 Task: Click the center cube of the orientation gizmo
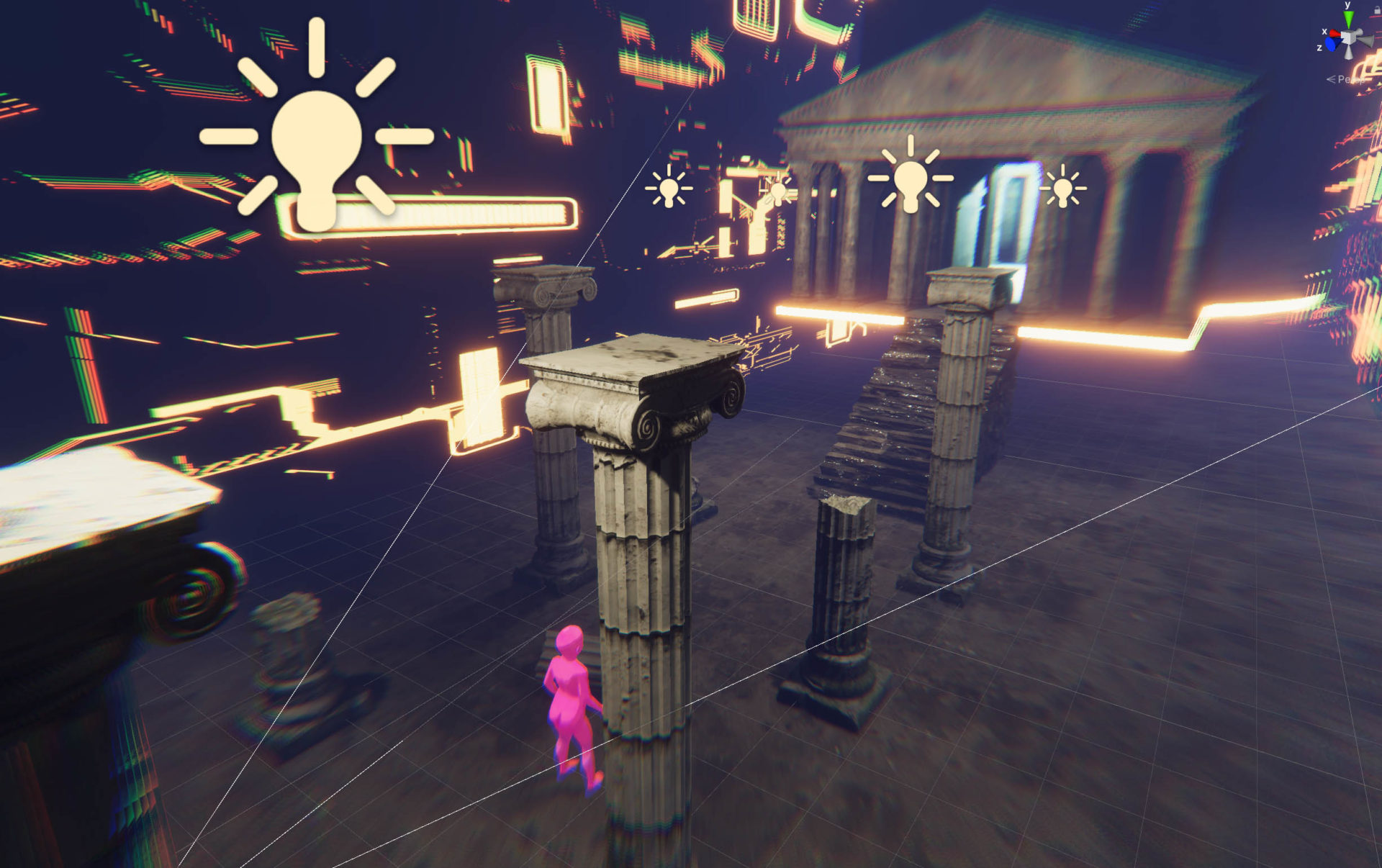coord(1348,37)
